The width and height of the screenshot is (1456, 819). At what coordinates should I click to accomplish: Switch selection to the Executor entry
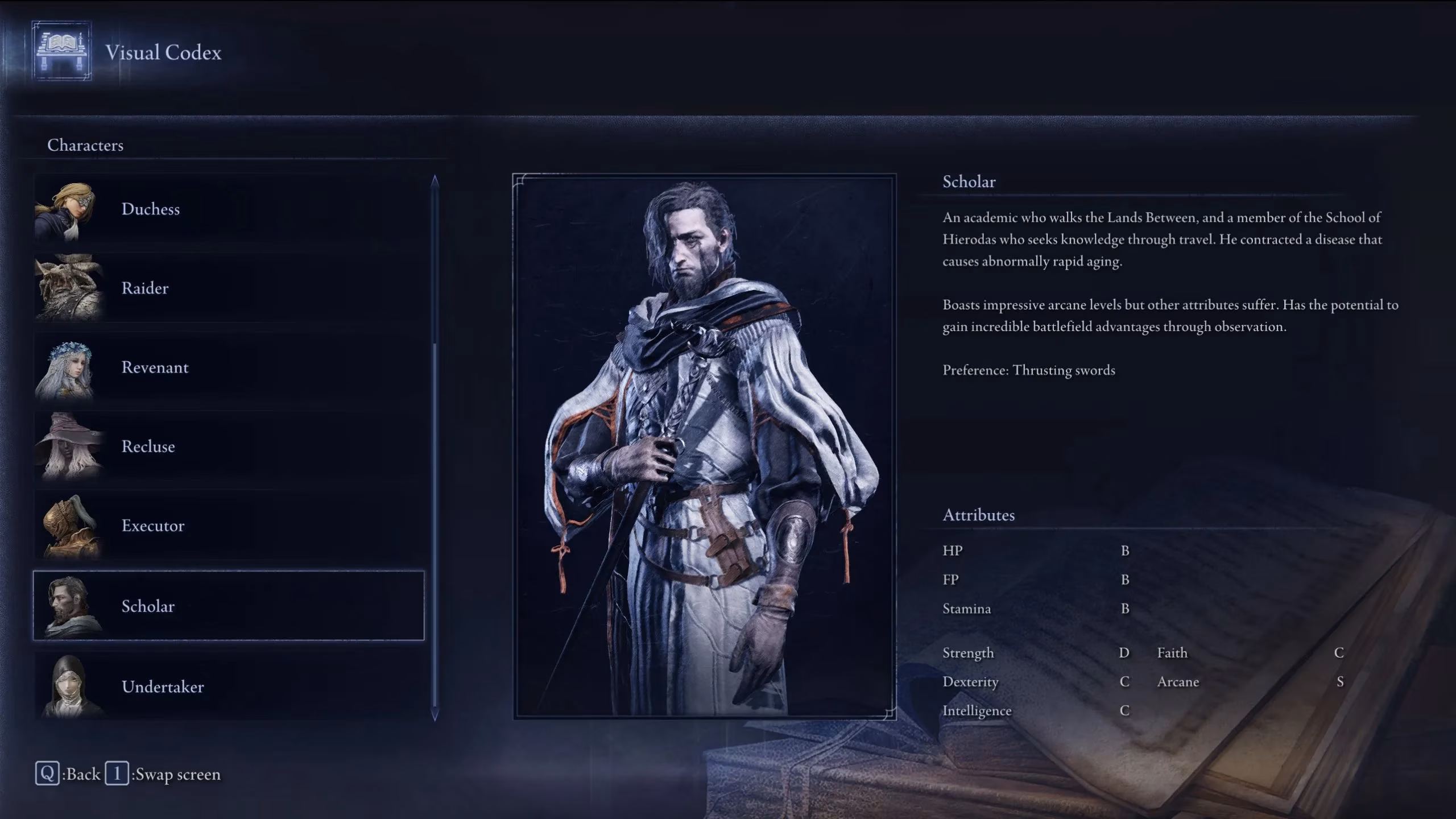(x=227, y=526)
